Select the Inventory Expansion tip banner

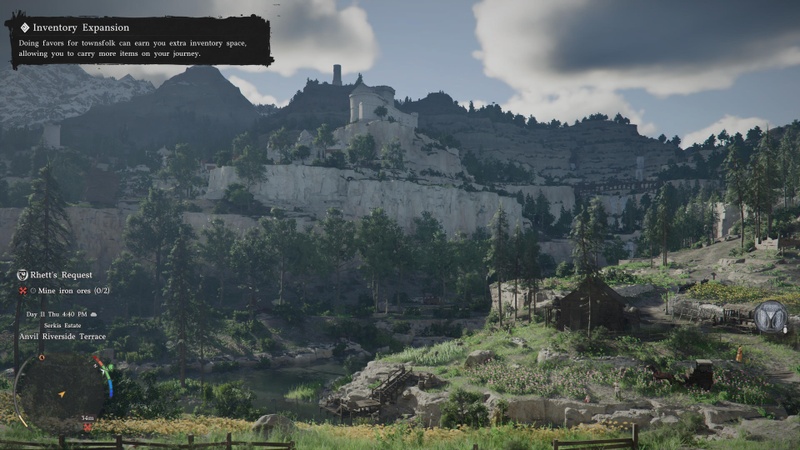pos(139,40)
